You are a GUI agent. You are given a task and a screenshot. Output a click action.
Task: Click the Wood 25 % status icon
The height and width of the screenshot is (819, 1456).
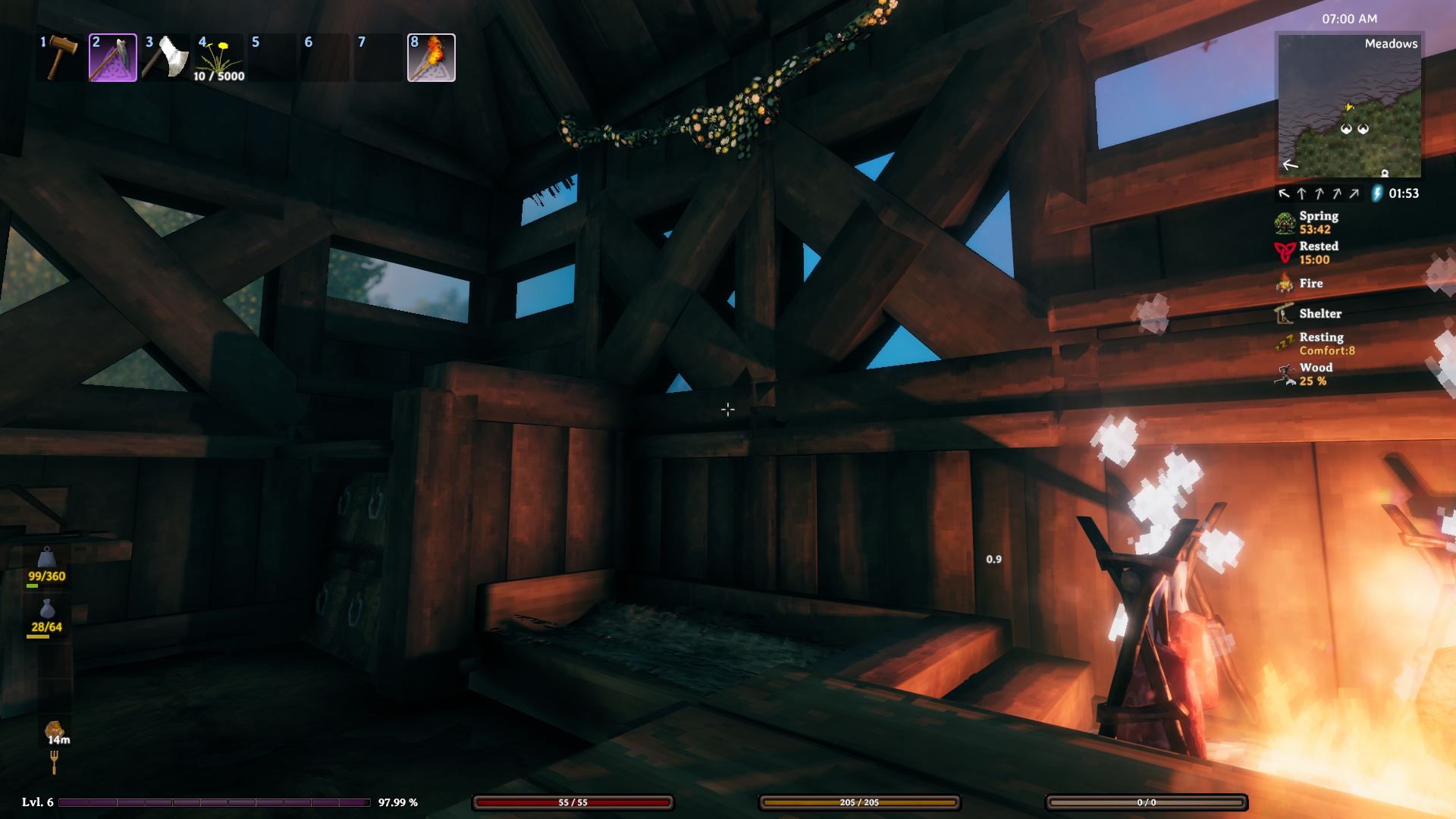tap(1285, 374)
